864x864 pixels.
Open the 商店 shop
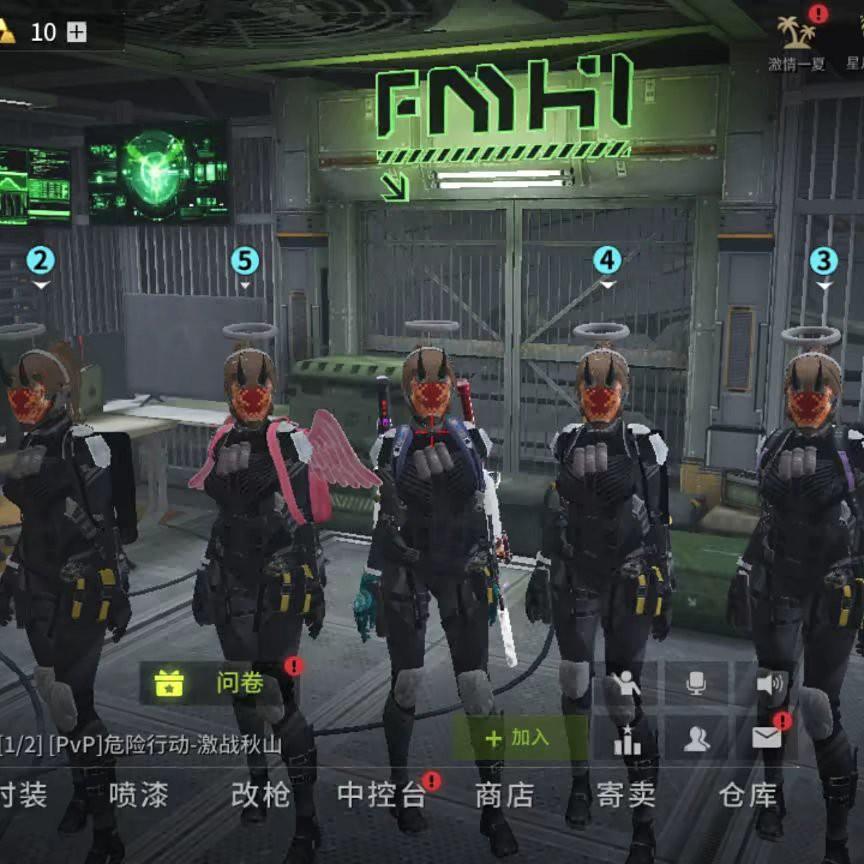[504, 795]
